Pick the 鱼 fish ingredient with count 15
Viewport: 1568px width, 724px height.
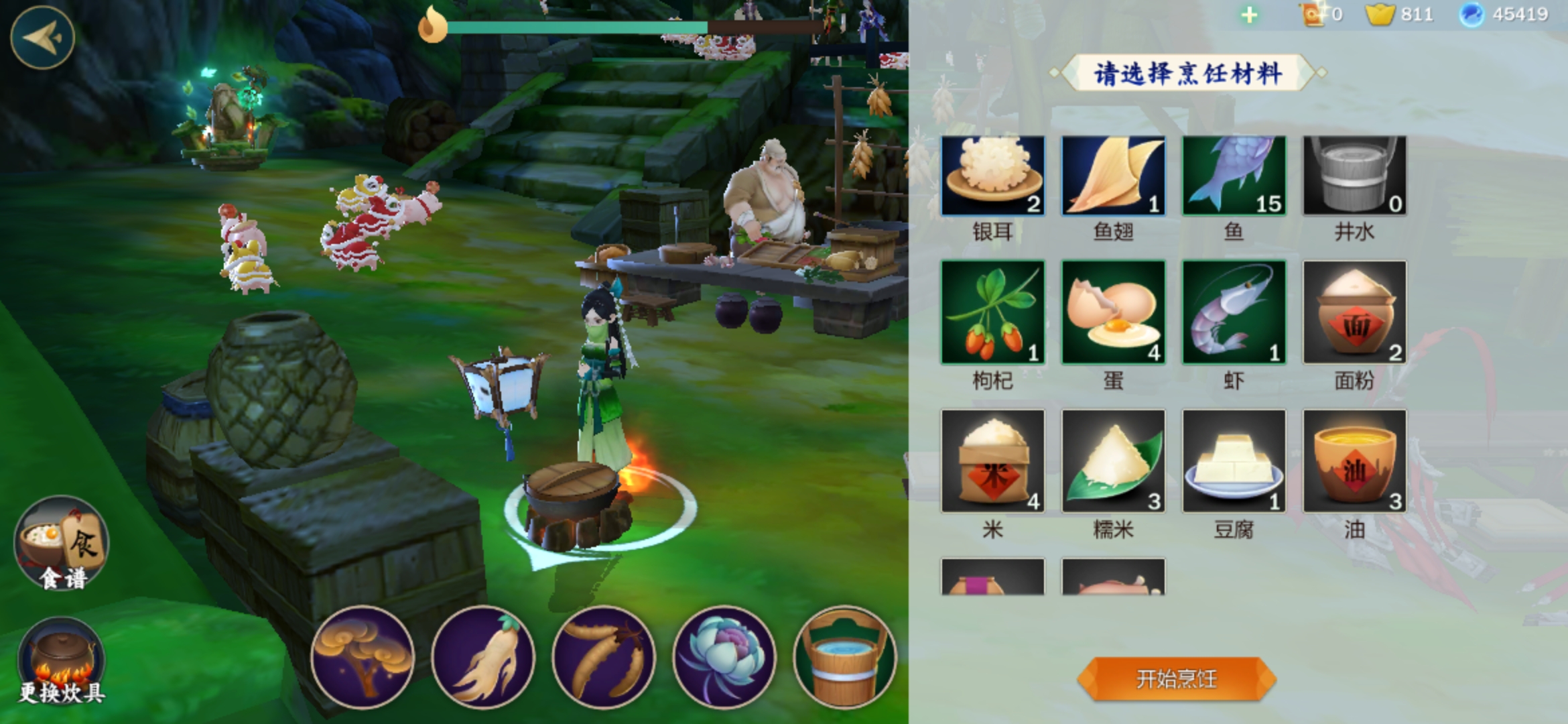tap(1234, 176)
